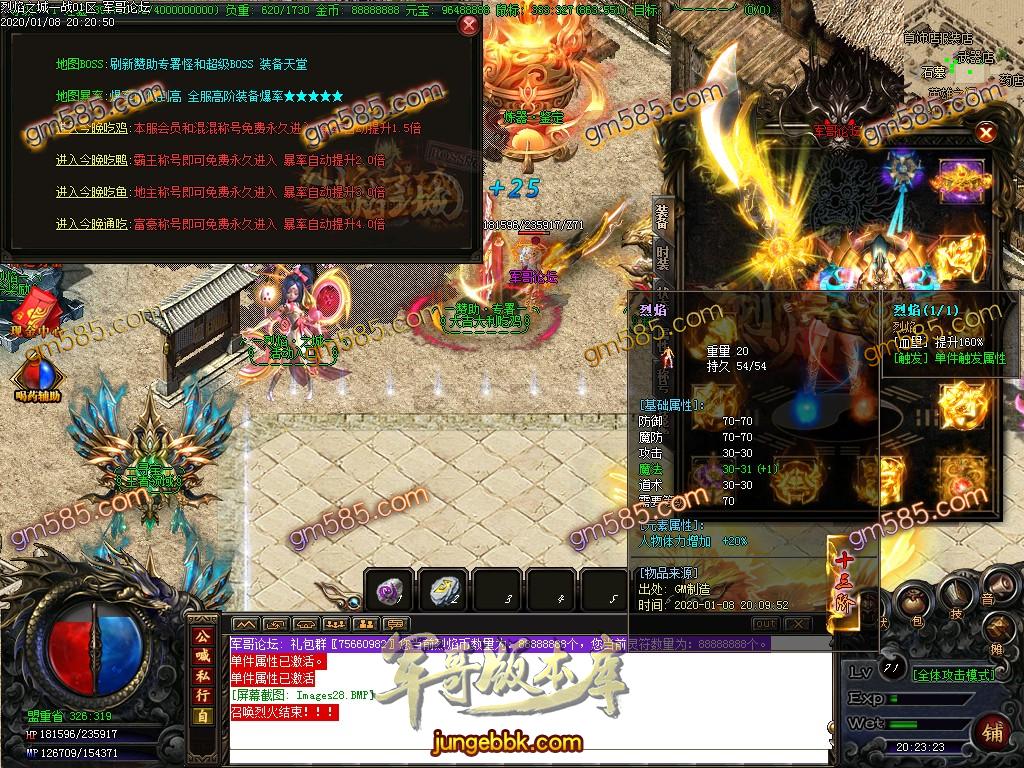Select the 私 private chat channel

203,677
